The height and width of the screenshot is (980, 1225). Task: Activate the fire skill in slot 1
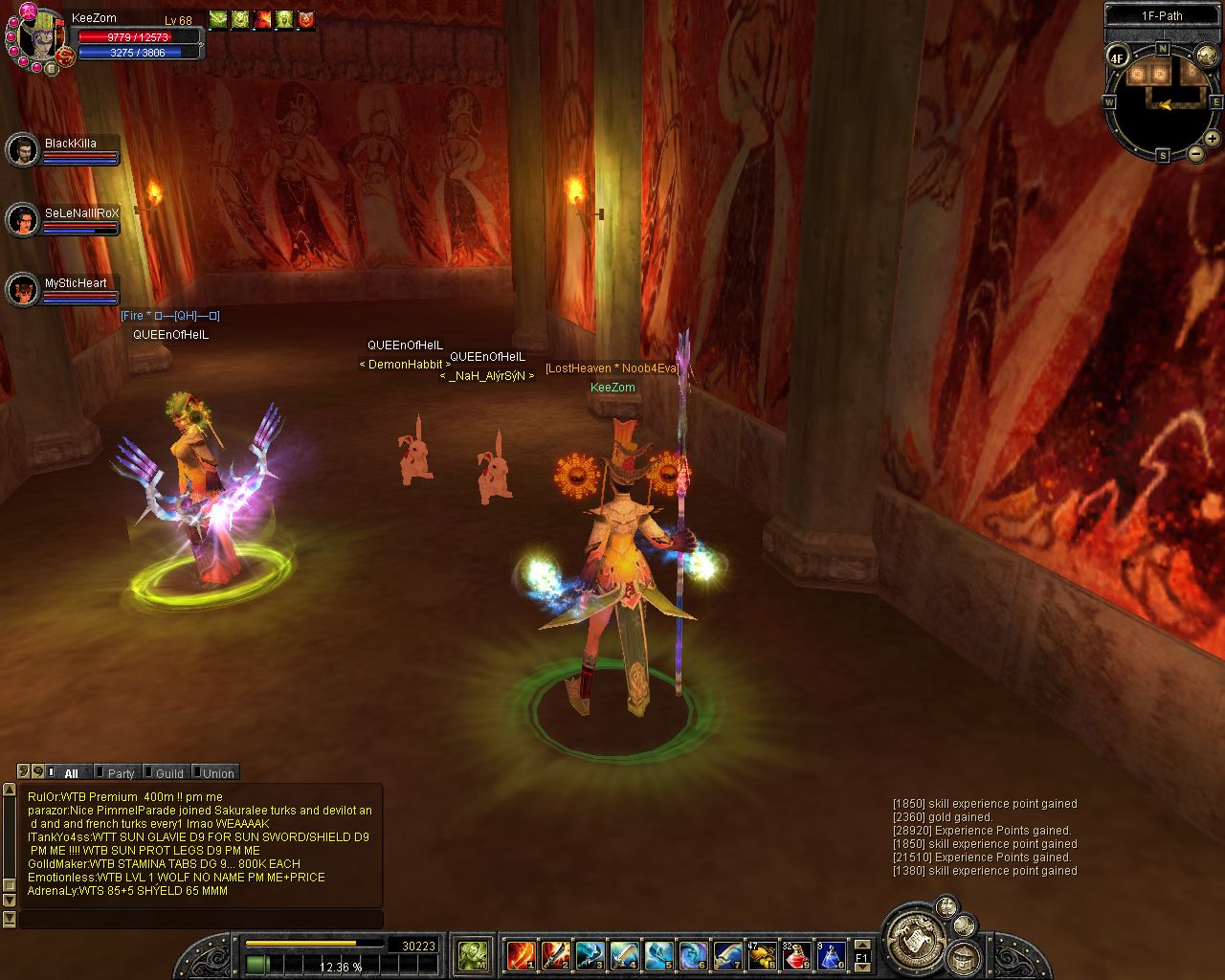522,954
